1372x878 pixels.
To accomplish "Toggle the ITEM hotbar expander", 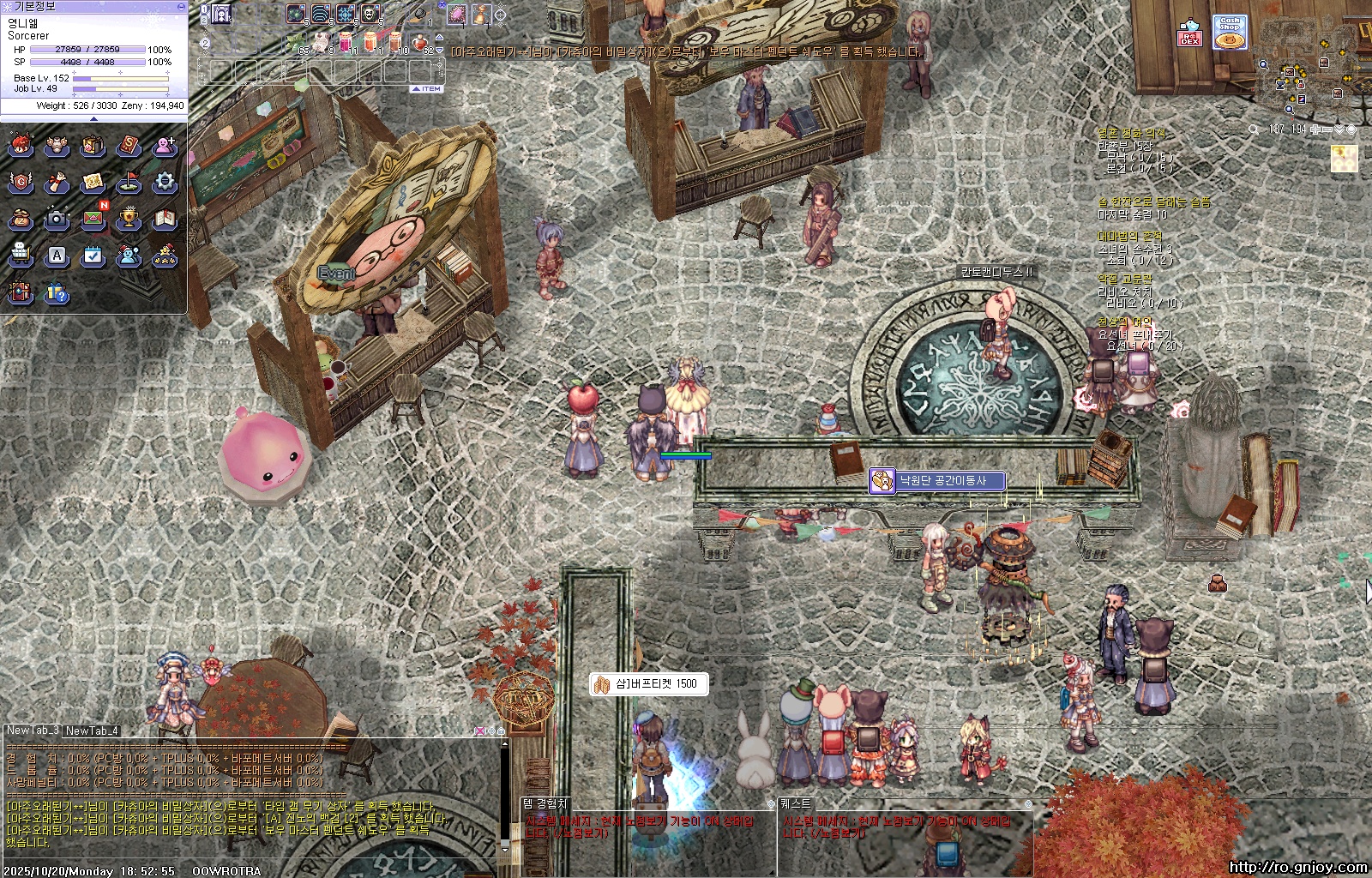I will tap(427, 88).
